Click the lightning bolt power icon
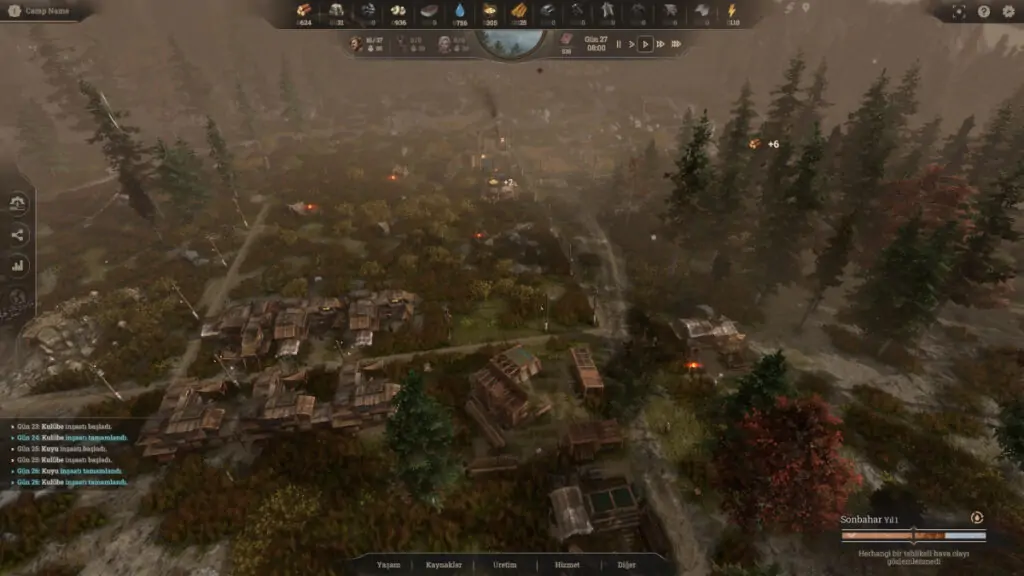The width and height of the screenshot is (1024, 576). coord(731,10)
